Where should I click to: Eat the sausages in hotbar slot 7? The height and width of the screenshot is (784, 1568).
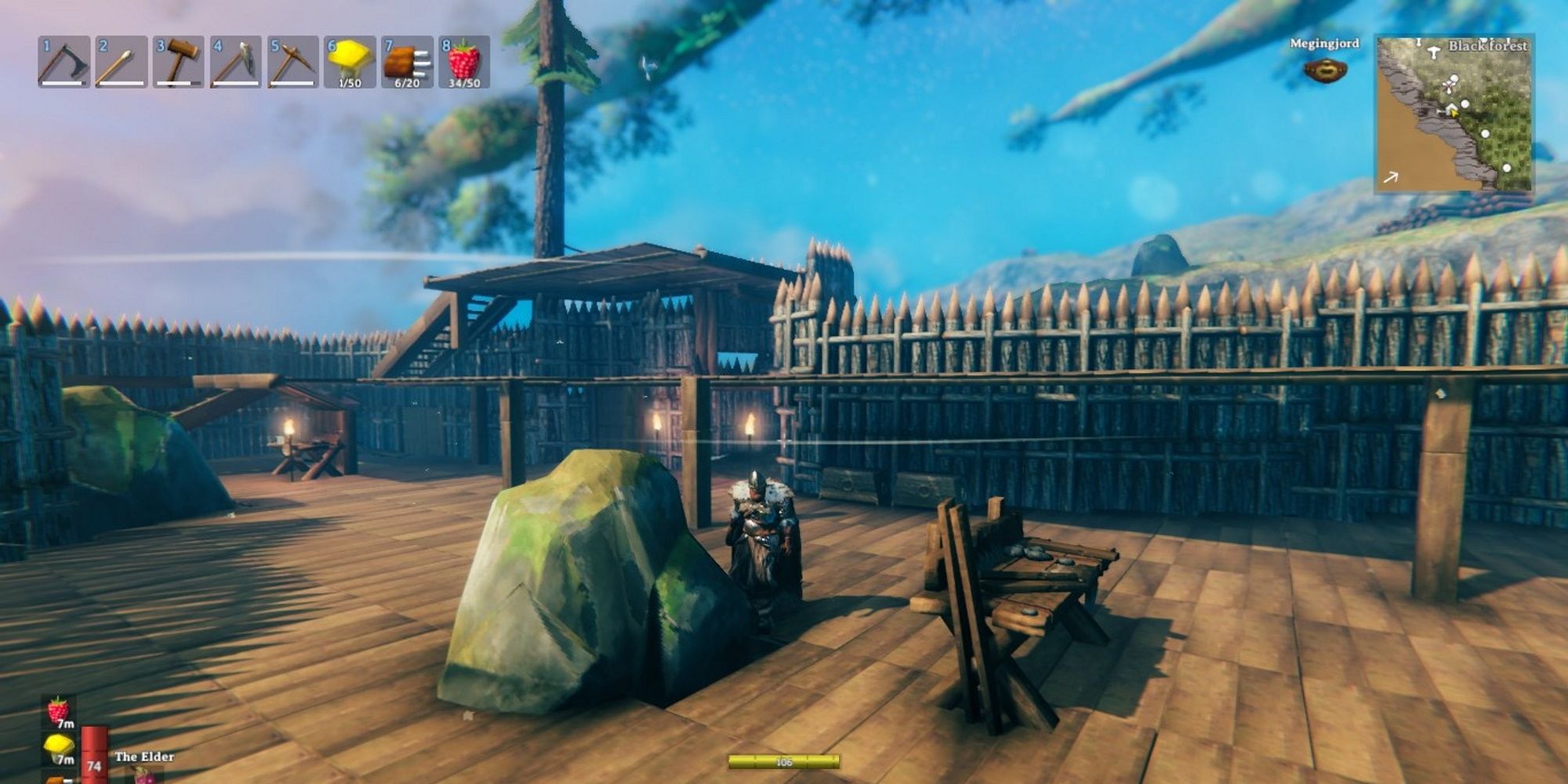[x=406, y=63]
